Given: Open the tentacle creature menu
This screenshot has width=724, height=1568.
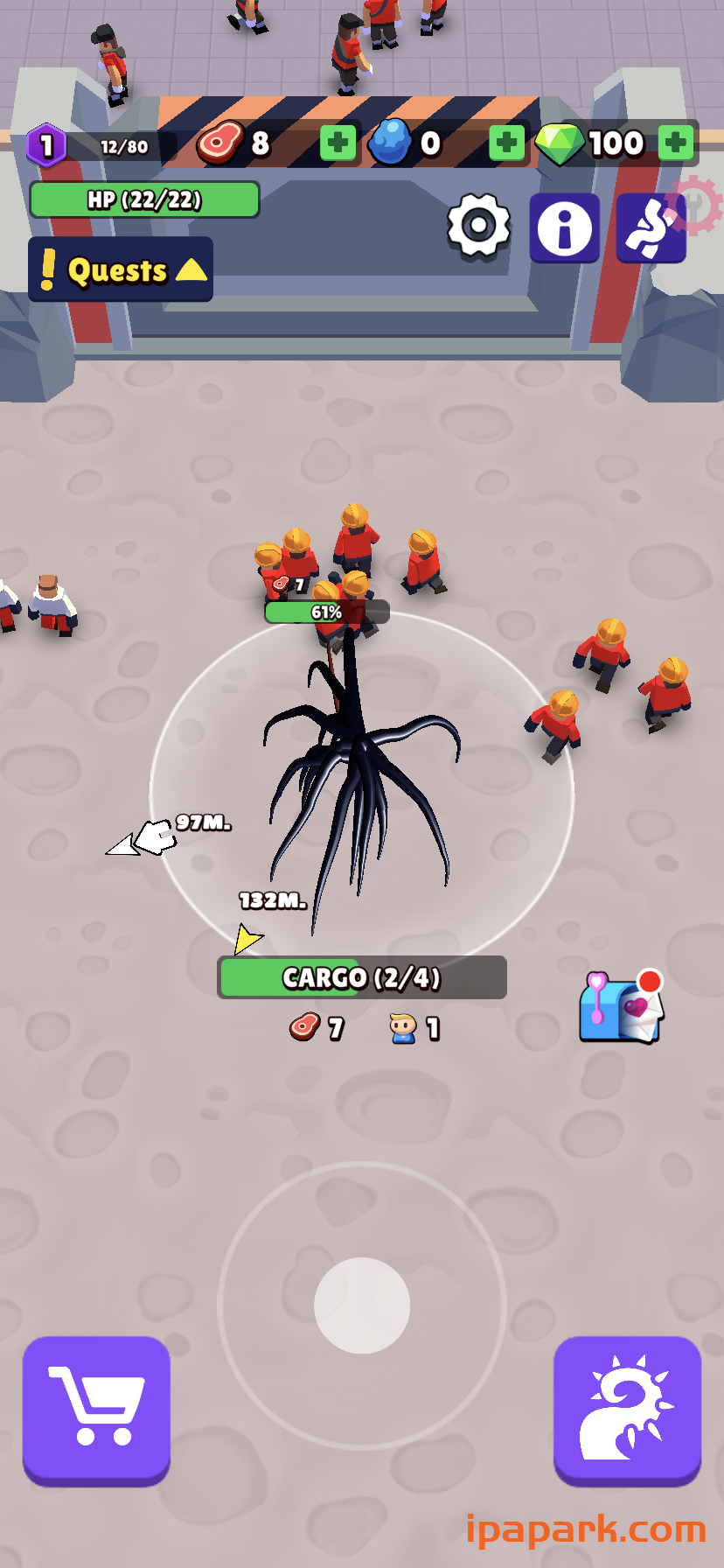Looking at the screenshot, I should pos(650,228).
